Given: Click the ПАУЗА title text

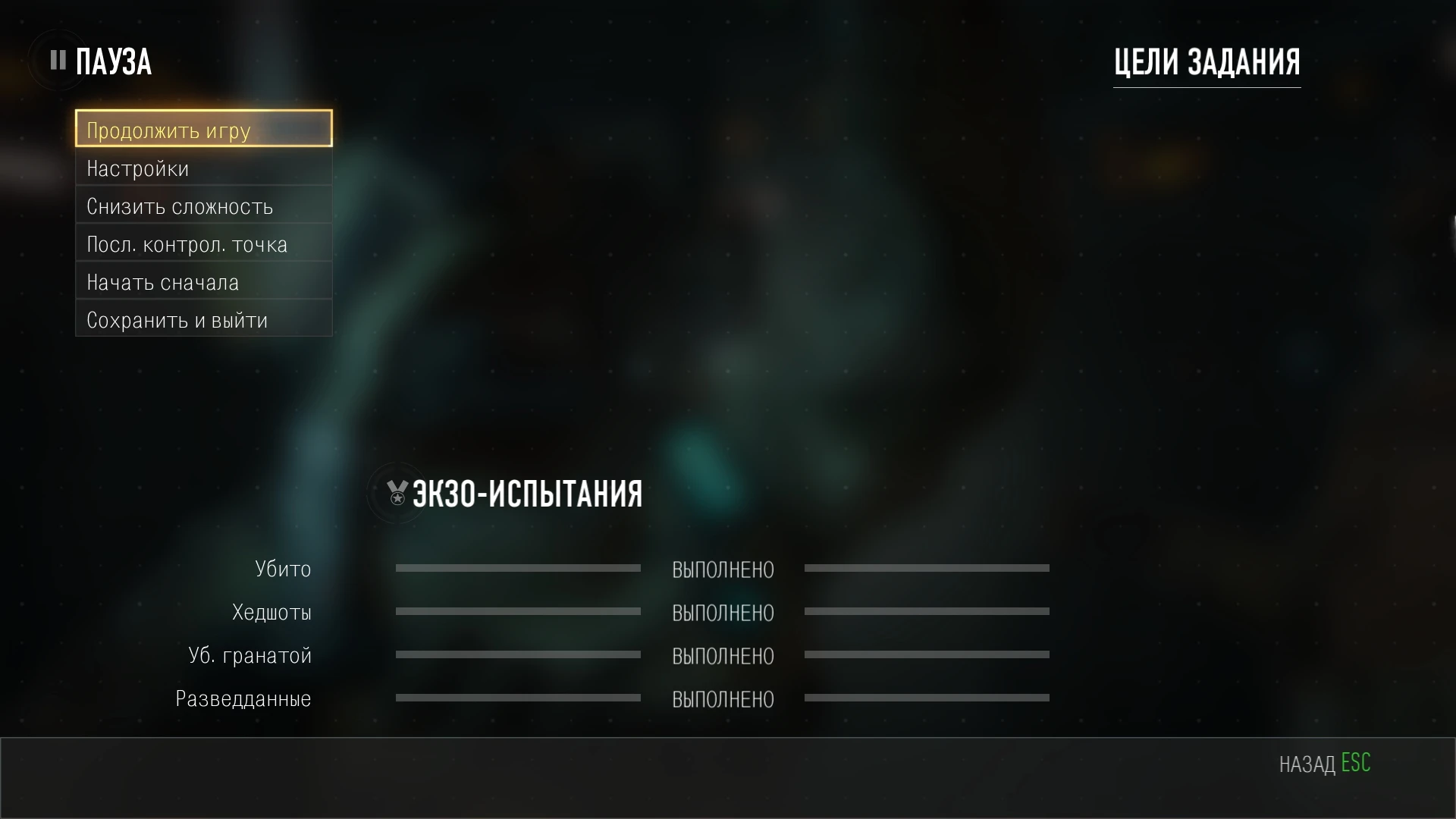Looking at the screenshot, I should coord(114,60).
